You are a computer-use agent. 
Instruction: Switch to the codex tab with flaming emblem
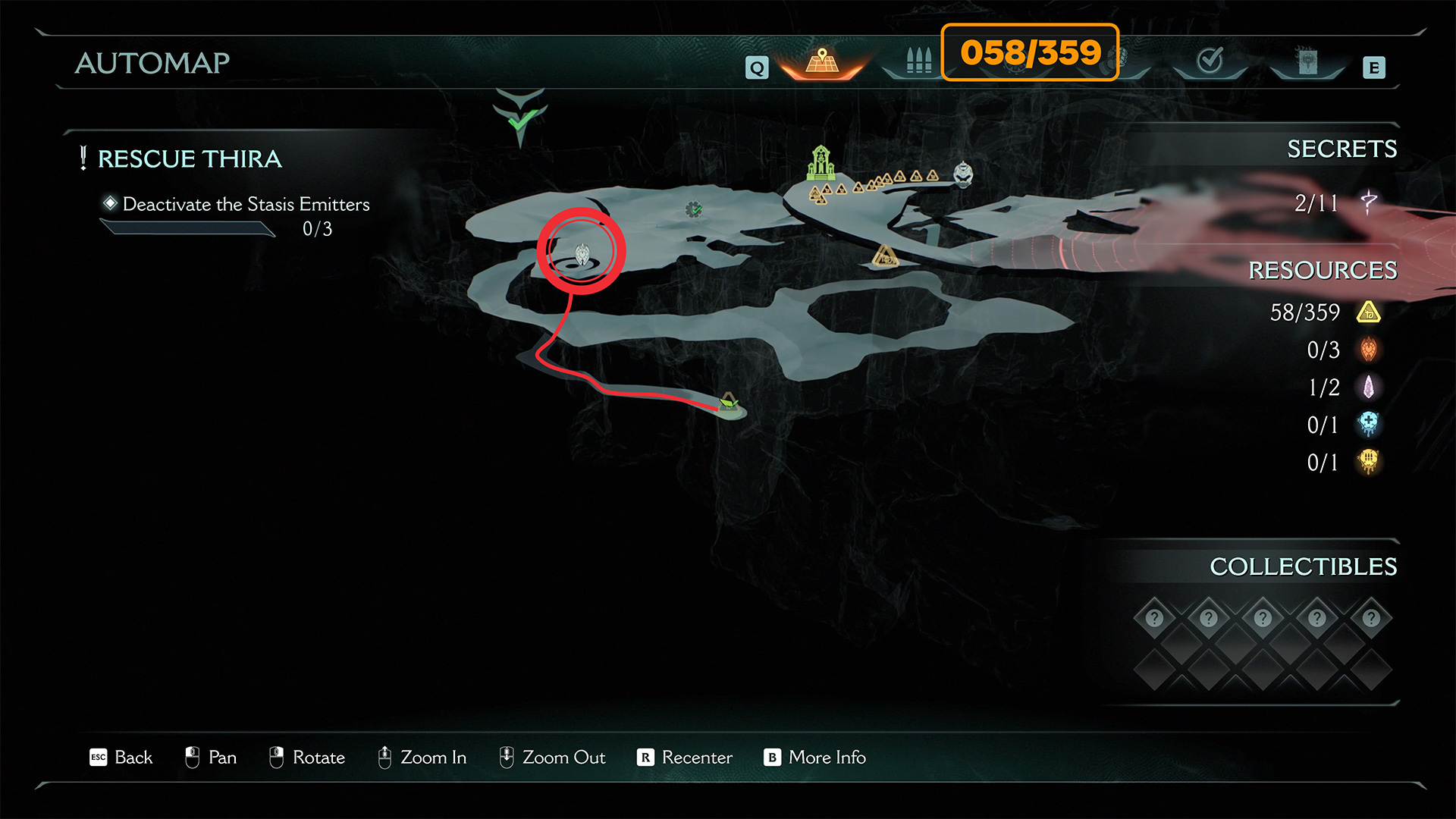pyautogui.click(x=1307, y=61)
